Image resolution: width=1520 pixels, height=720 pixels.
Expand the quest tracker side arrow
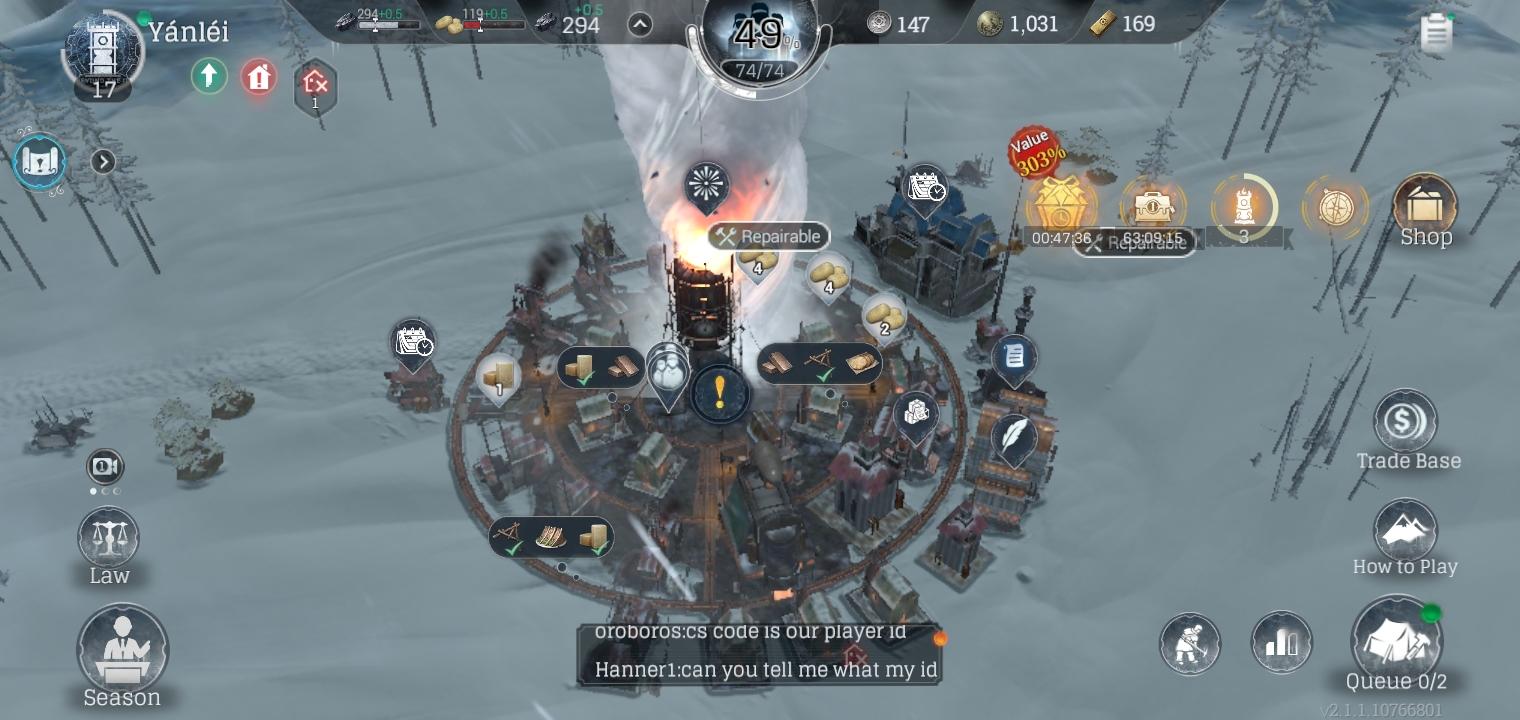point(103,161)
